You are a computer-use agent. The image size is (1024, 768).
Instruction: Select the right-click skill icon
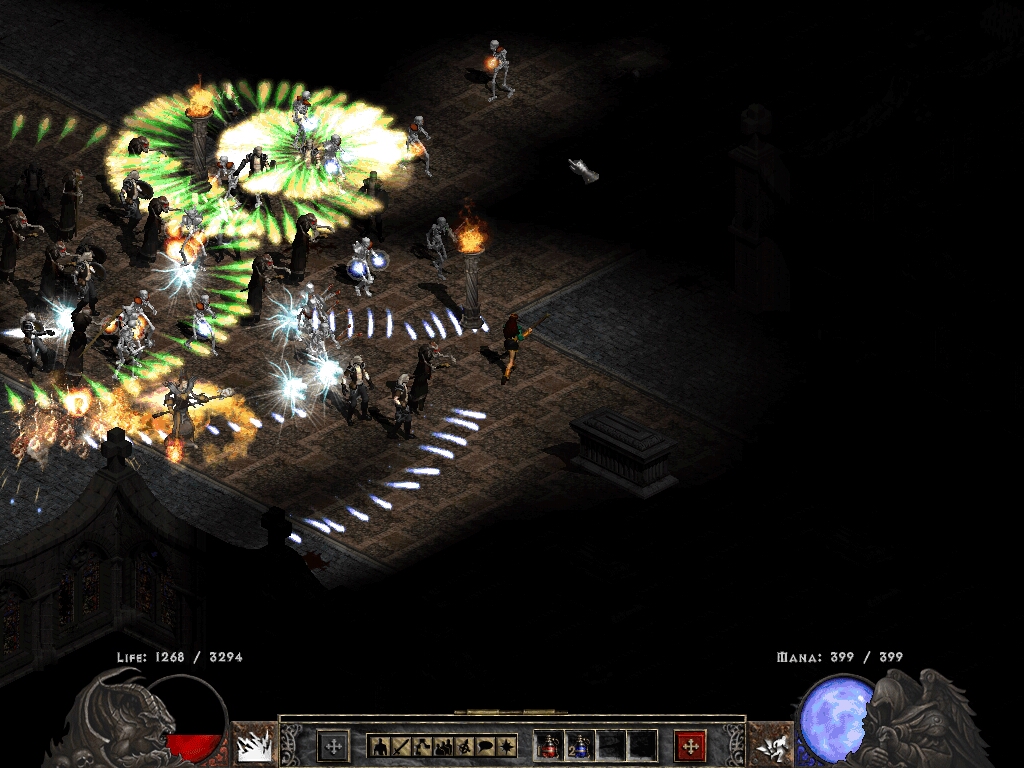coord(770,745)
